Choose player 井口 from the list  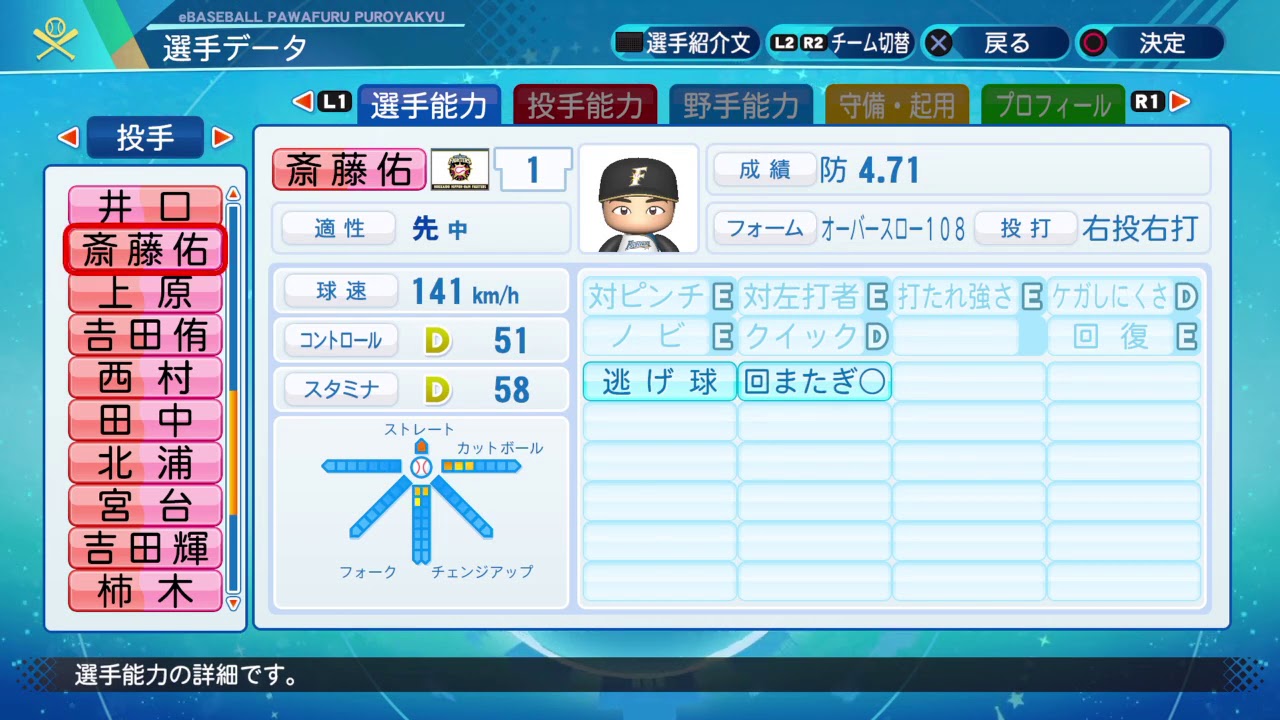coord(145,207)
